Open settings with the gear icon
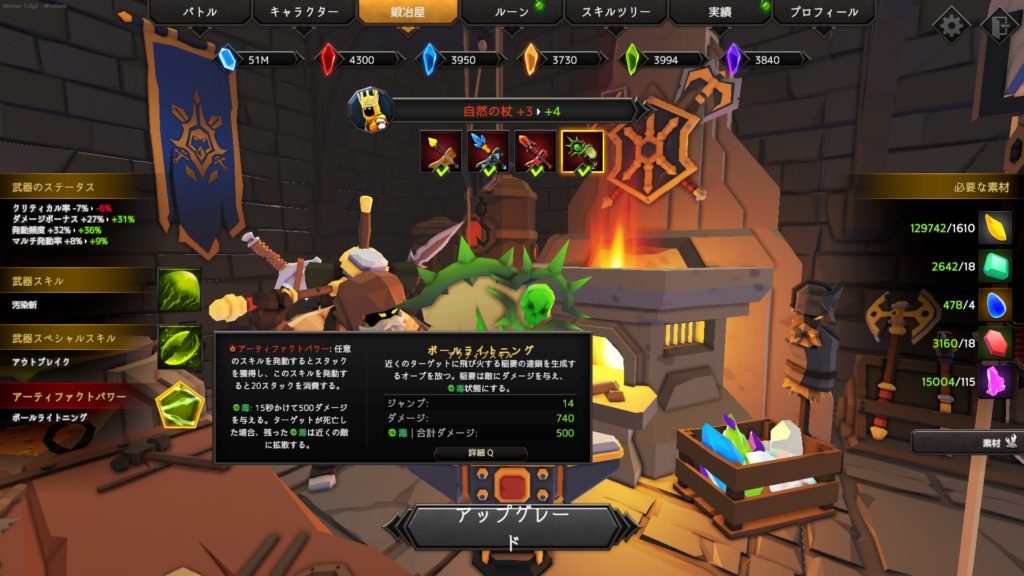Viewport: 1024px width, 576px height. 950,25
